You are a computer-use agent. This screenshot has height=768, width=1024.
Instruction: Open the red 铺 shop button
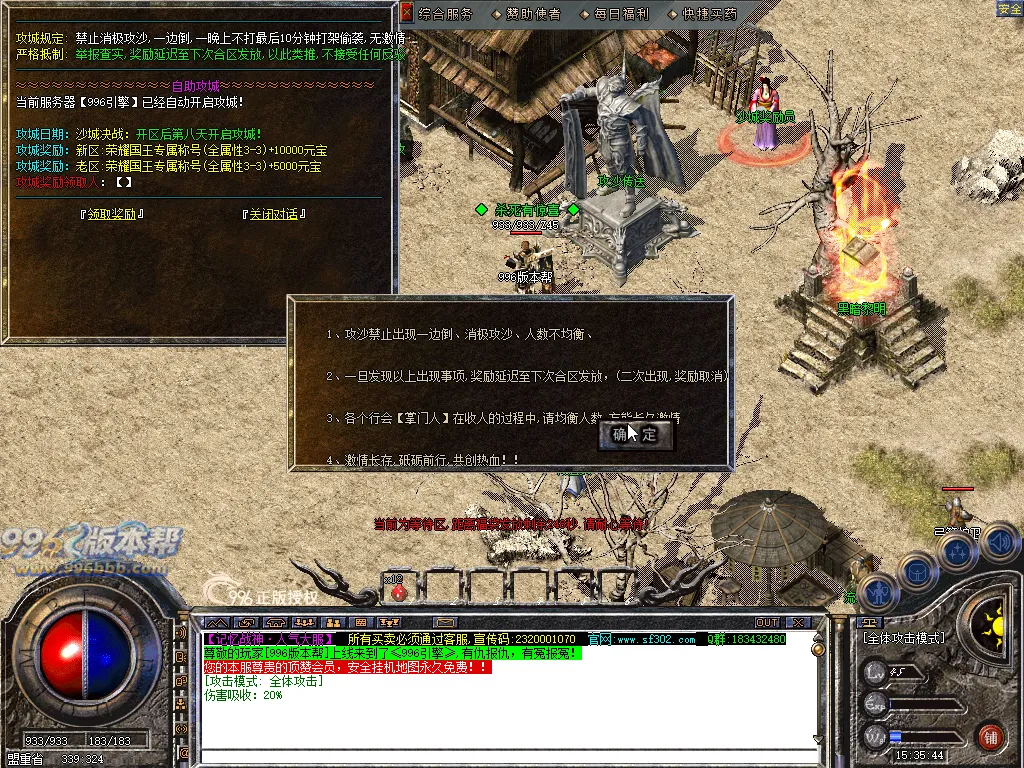pyautogui.click(x=990, y=737)
